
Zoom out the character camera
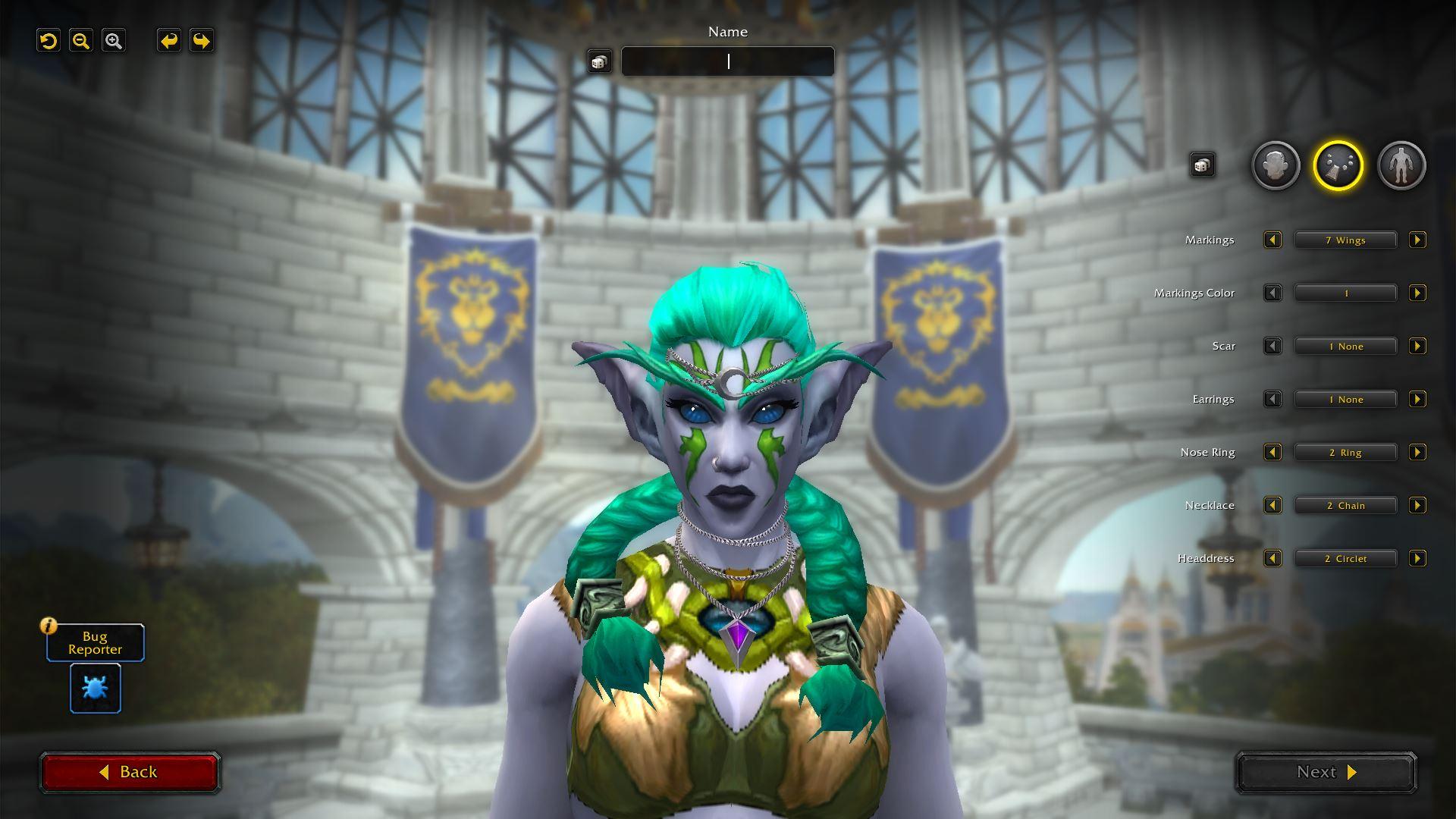81,41
